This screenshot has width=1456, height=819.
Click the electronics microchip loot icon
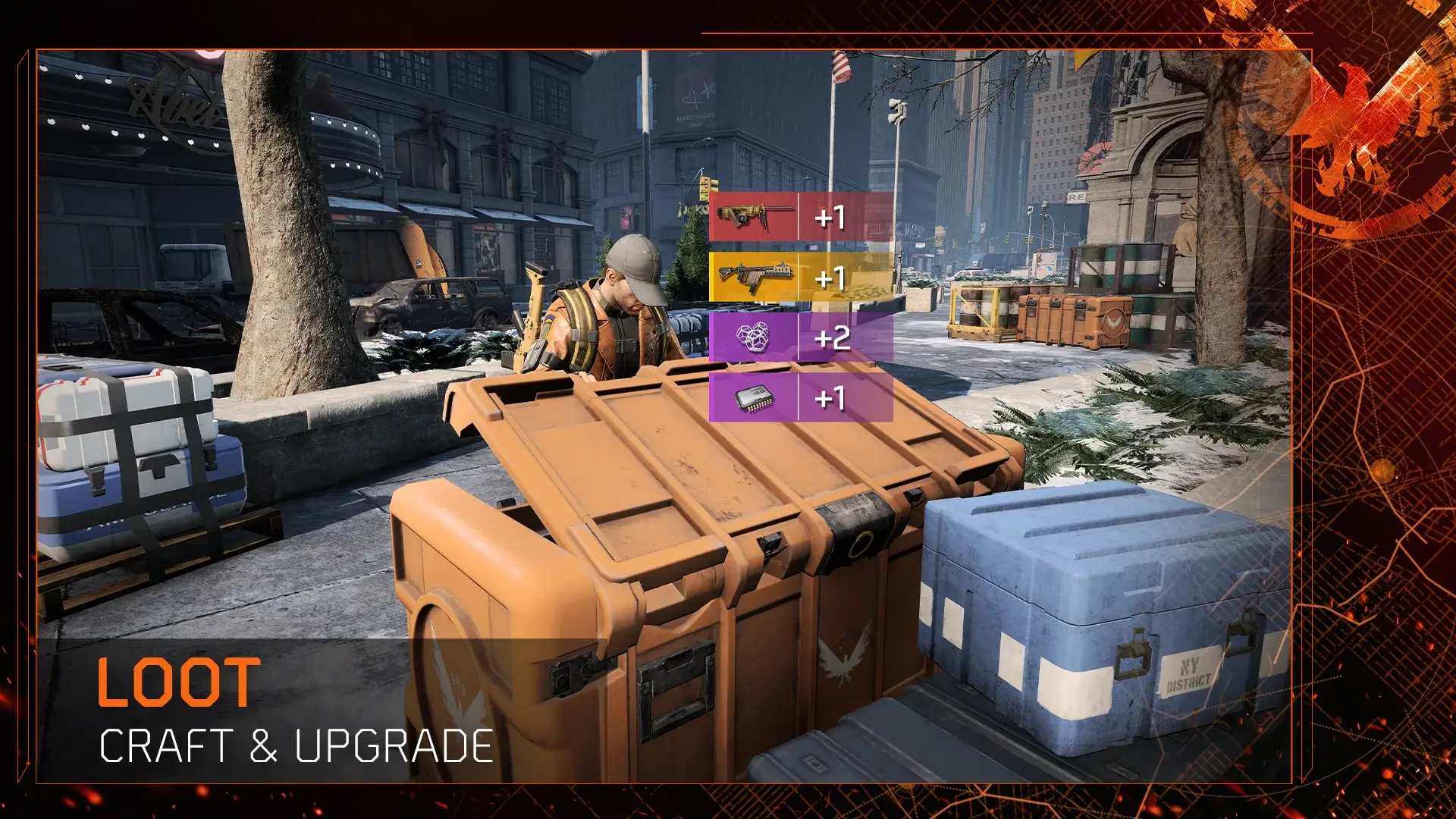[753, 397]
